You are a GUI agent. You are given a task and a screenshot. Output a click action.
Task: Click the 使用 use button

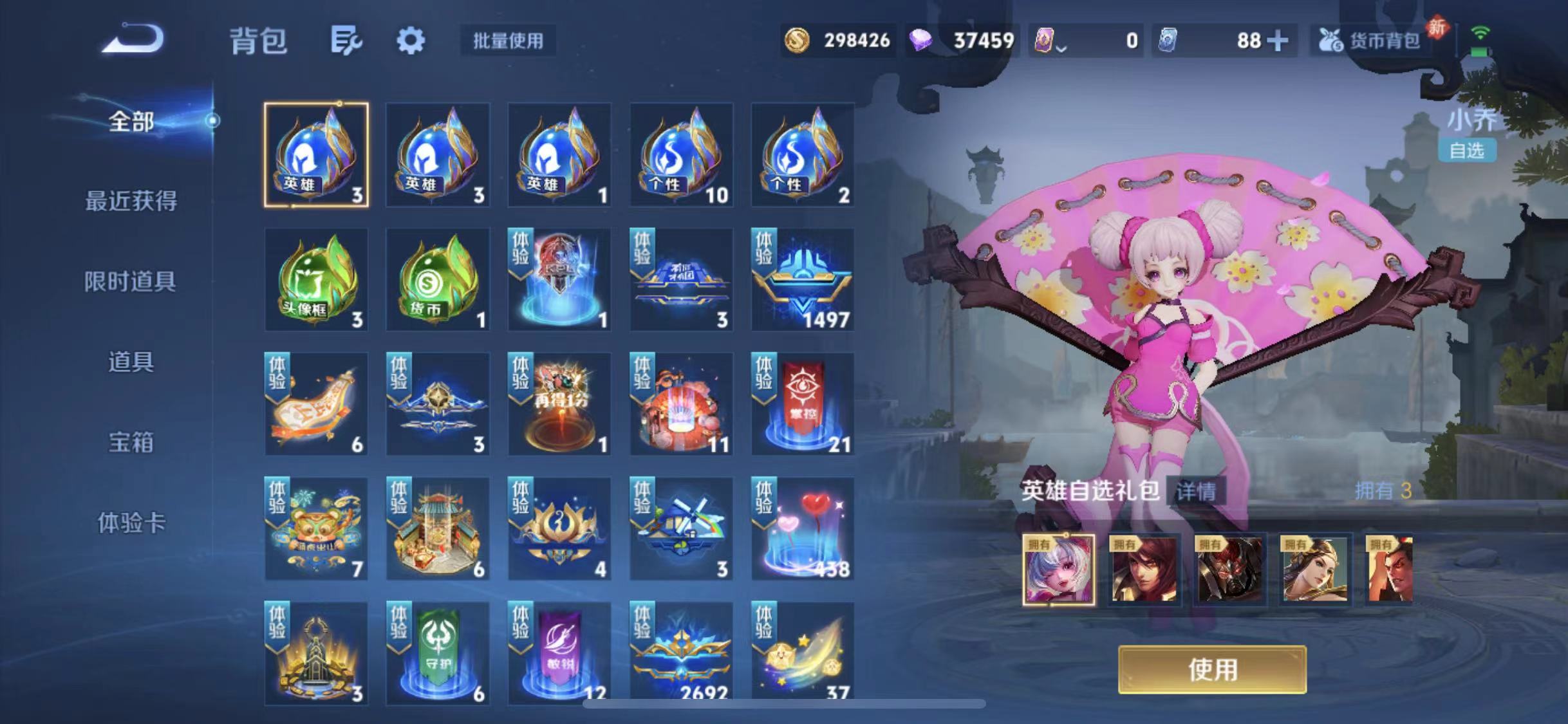pos(1213,669)
